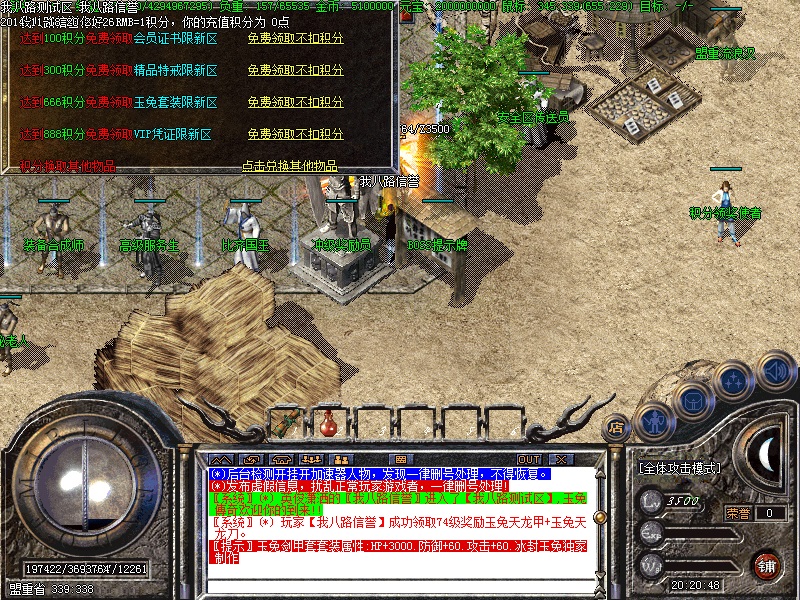Claim the free 888-point VIP voucher reward

click(295, 134)
